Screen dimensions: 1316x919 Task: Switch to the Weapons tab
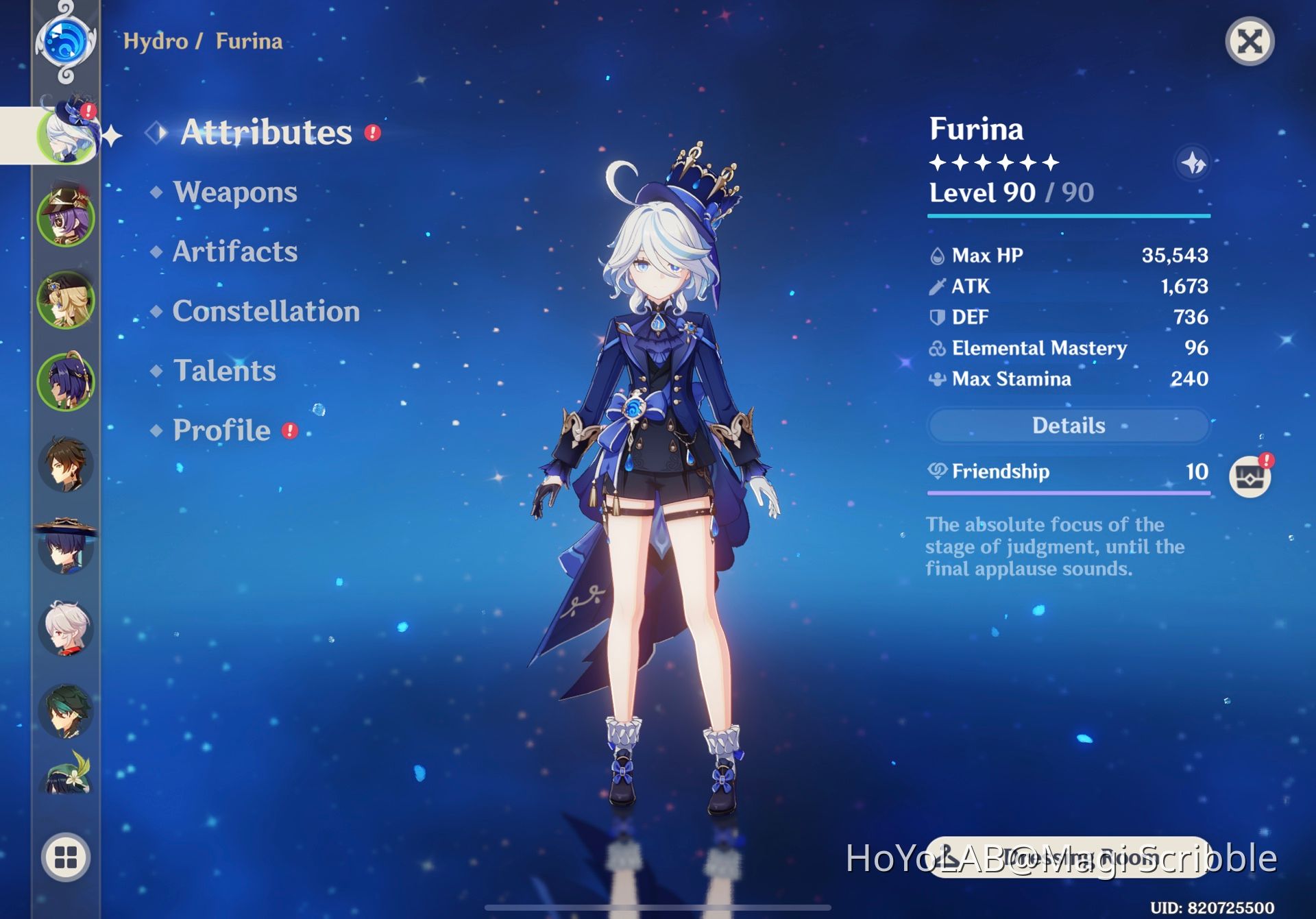point(235,193)
